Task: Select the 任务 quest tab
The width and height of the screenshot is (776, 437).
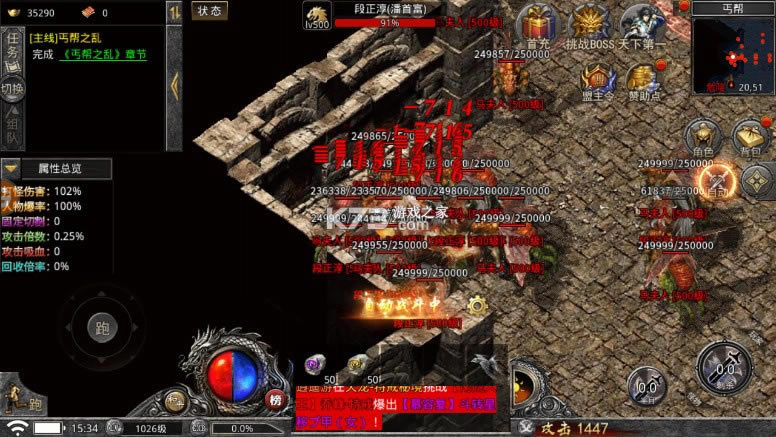Action: [x=12, y=47]
